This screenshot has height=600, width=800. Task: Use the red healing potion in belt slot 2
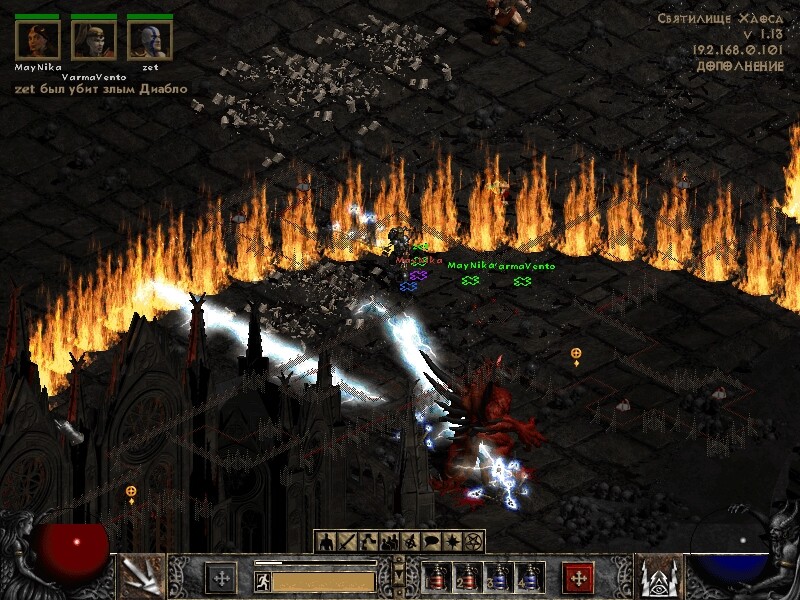pyautogui.click(x=467, y=577)
